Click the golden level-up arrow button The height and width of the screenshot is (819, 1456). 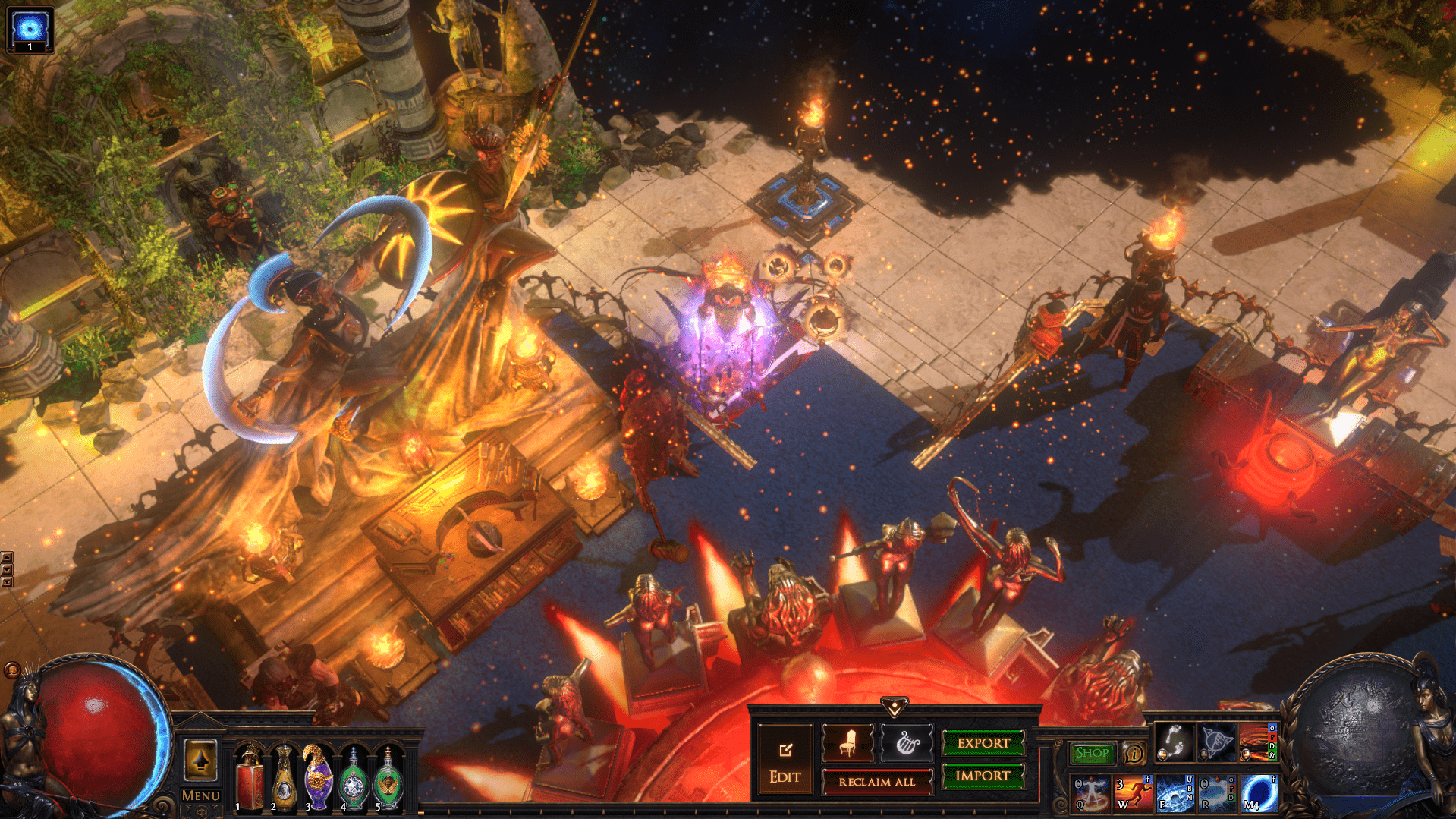[x=201, y=760]
